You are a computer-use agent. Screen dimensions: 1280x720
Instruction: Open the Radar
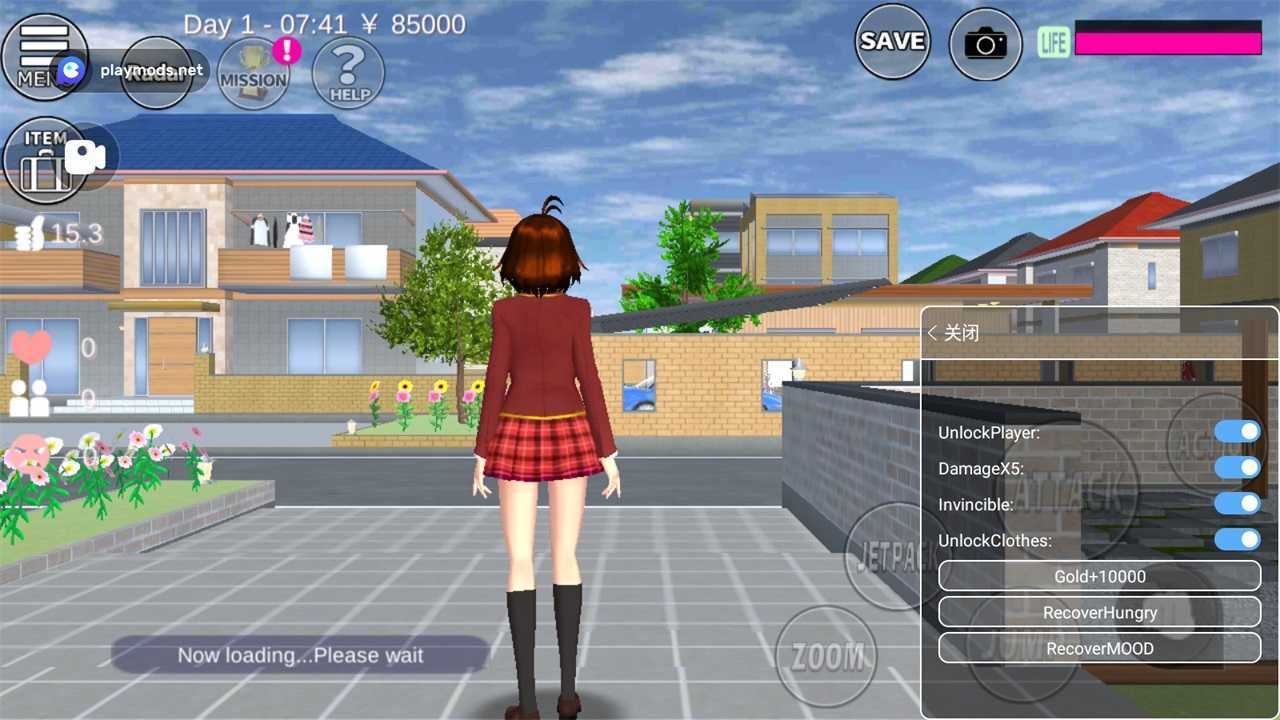158,72
